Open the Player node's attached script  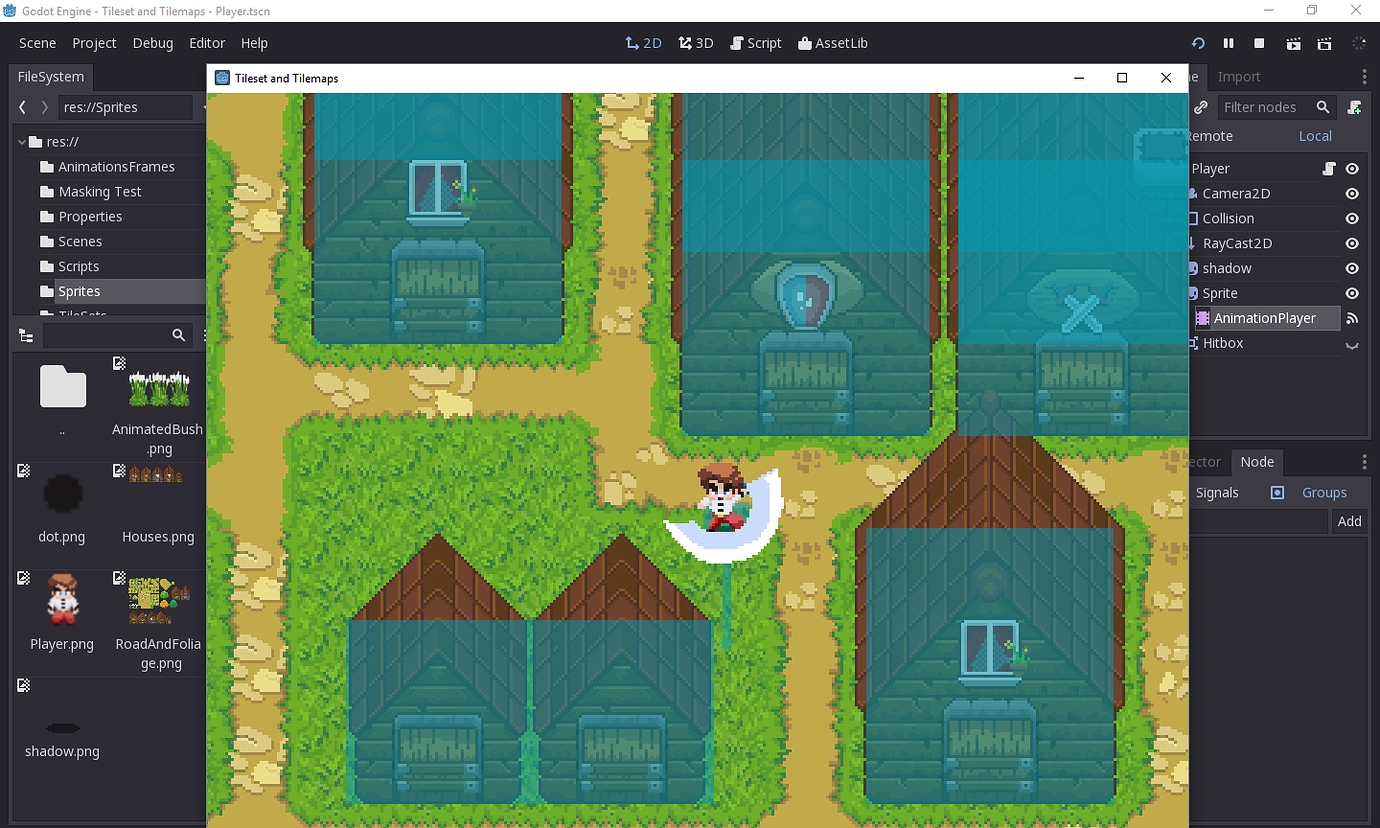point(1327,168)
